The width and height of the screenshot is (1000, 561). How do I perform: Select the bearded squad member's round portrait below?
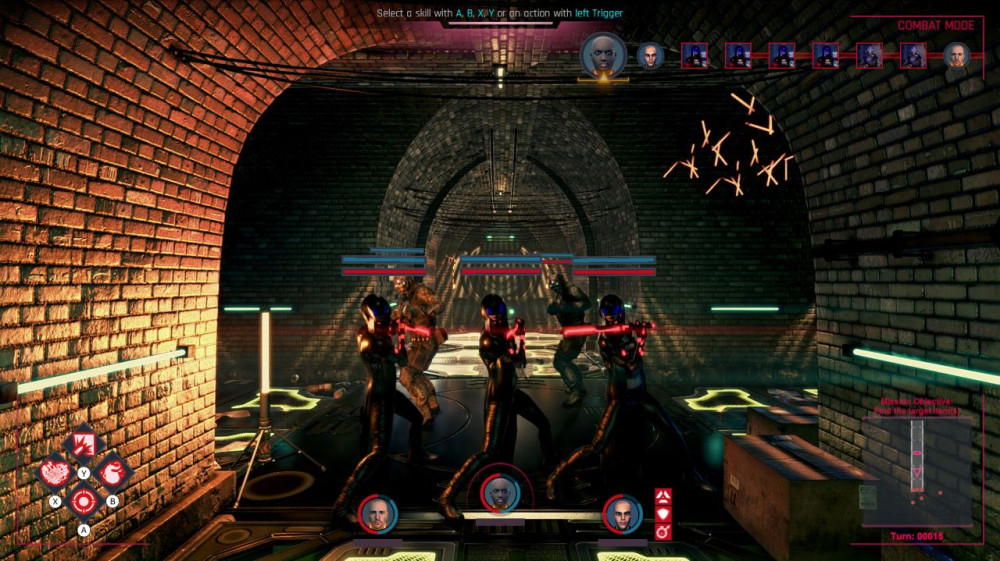(378, 514)
